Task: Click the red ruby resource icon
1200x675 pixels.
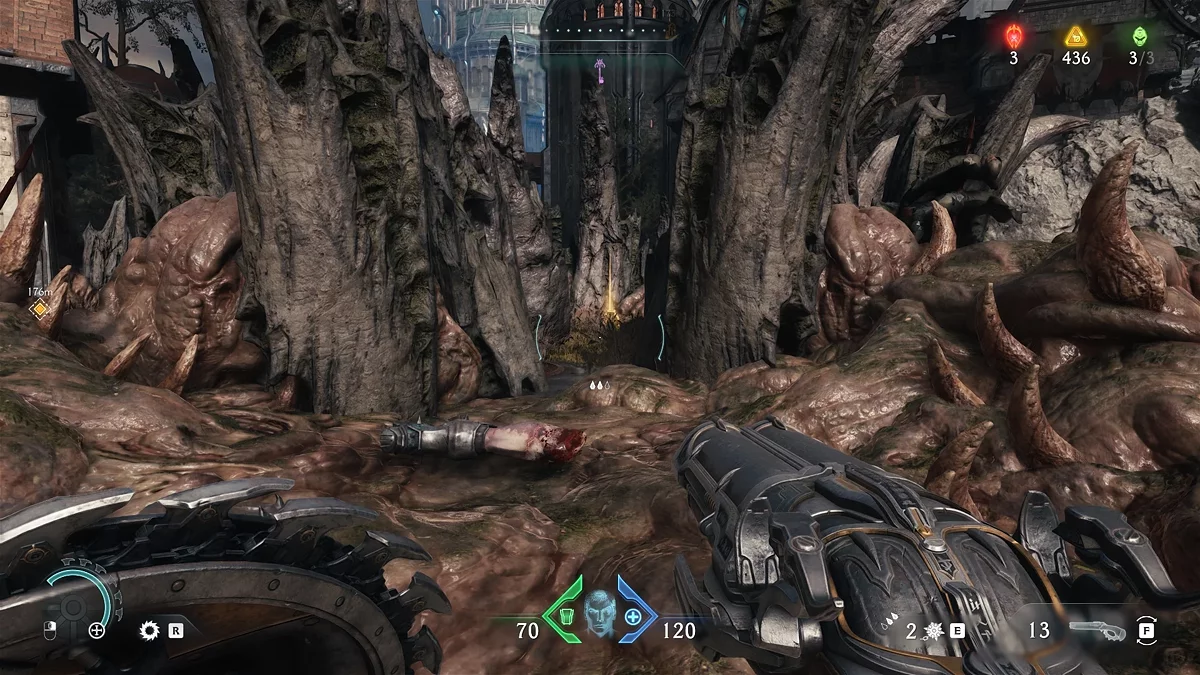Action: tap(1013, 37)
